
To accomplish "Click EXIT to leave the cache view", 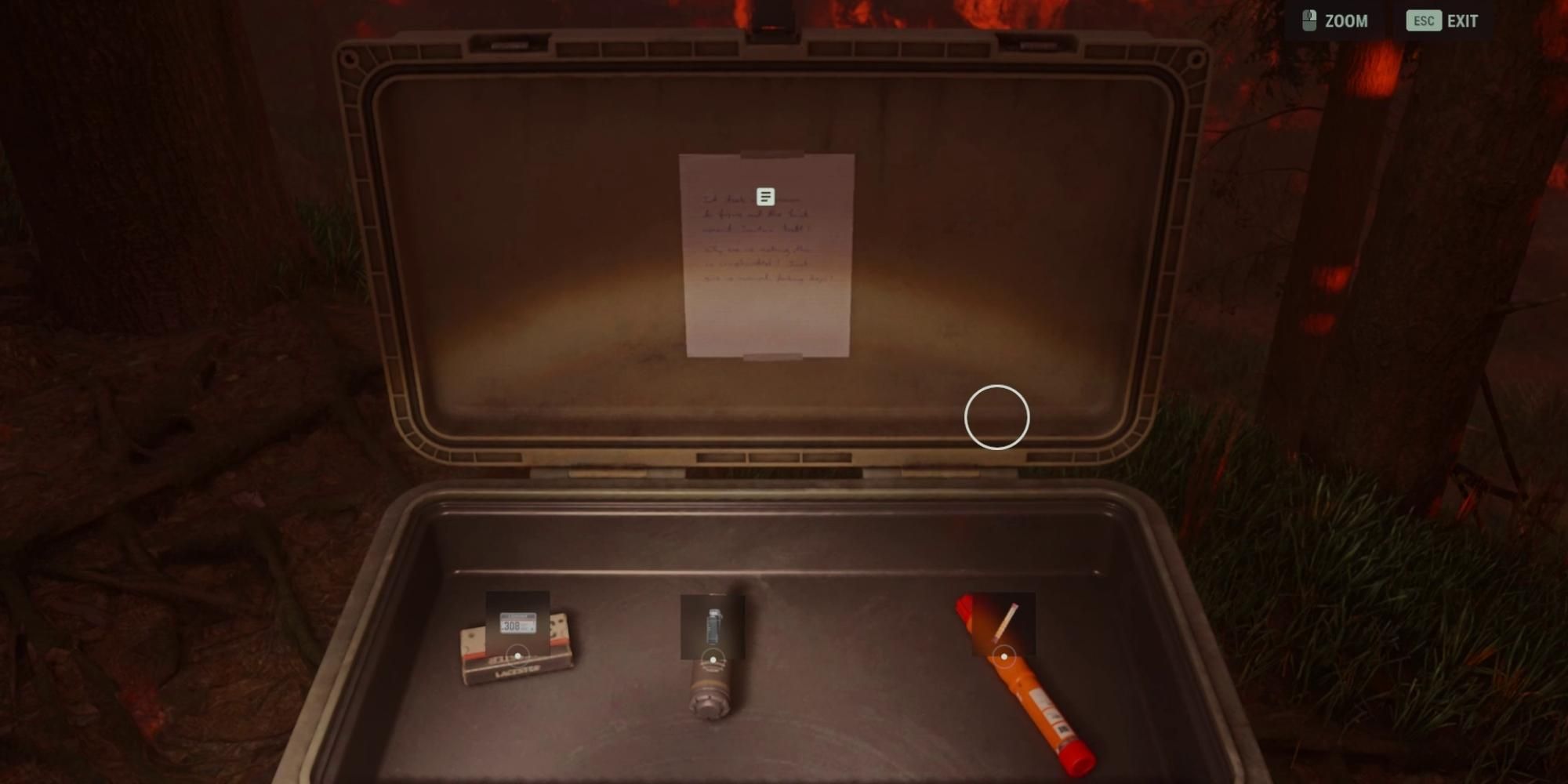I will 1463,21.
